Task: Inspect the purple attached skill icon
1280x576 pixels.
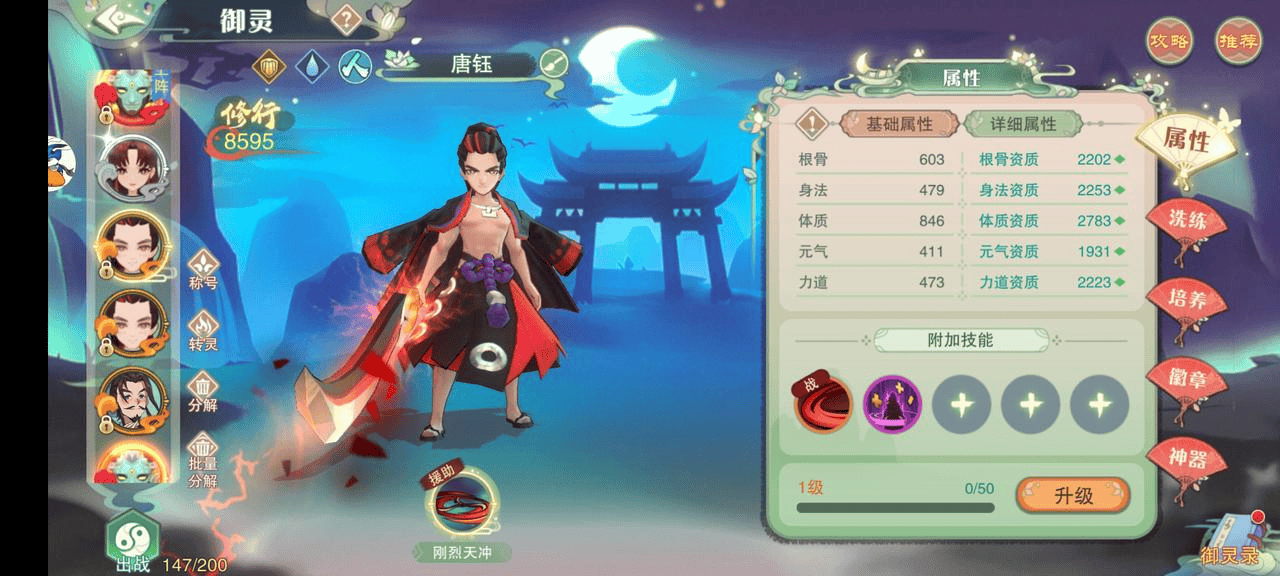Action: [x=892, y=405]
